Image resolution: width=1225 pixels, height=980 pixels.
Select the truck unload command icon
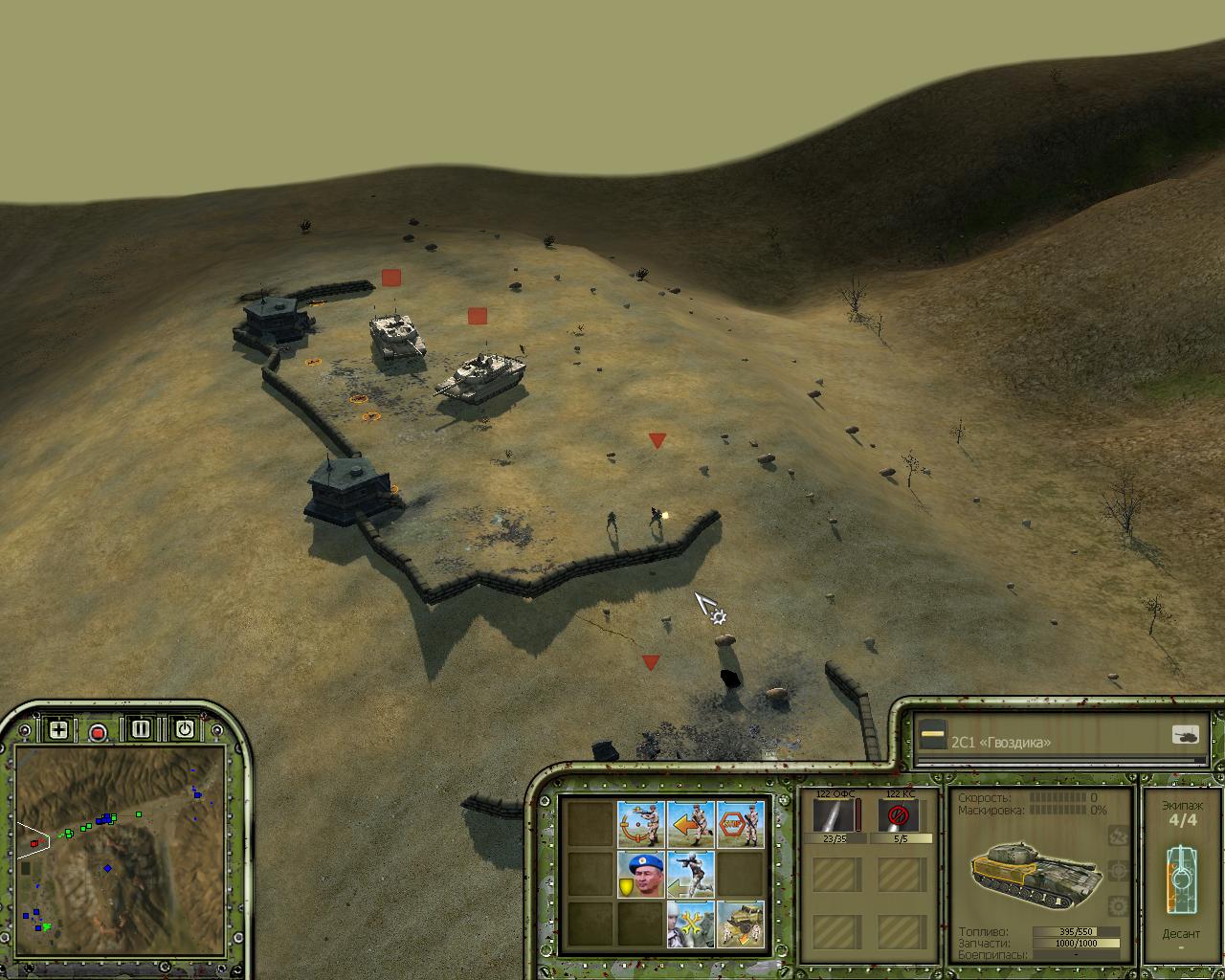pos(741,924)
